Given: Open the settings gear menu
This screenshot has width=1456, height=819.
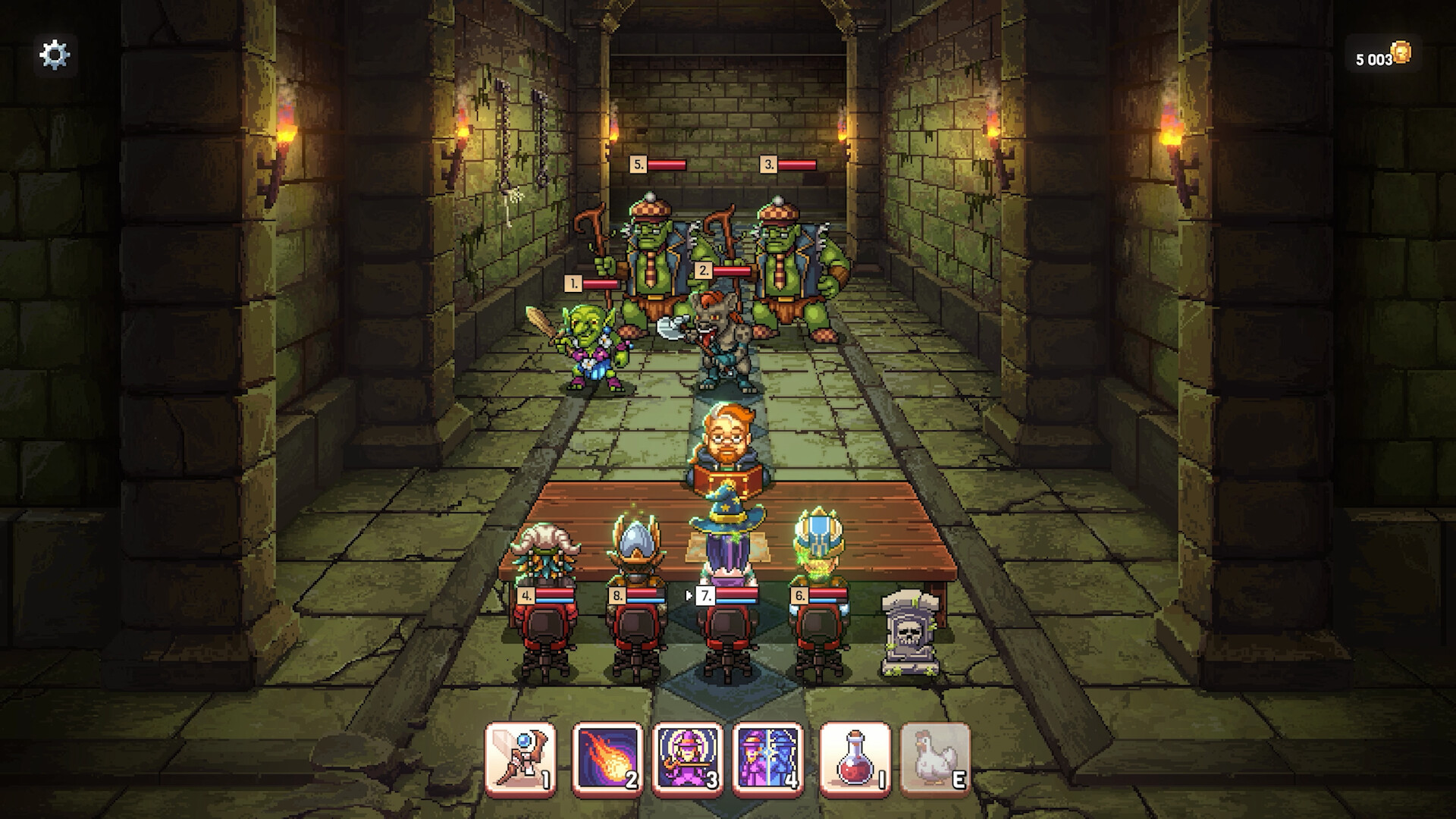Looking at the screenshot, I should point(55,54).
